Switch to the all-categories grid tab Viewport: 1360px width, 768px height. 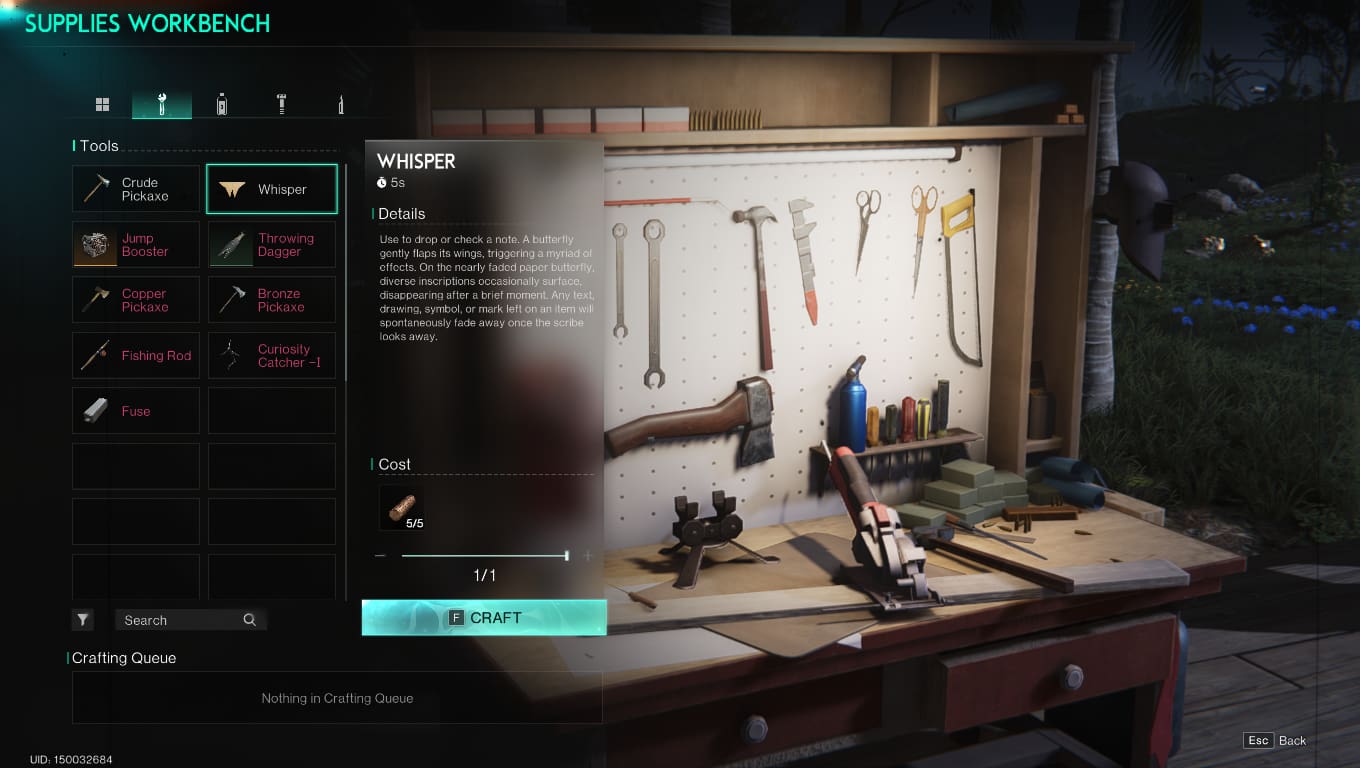point(102,104)
